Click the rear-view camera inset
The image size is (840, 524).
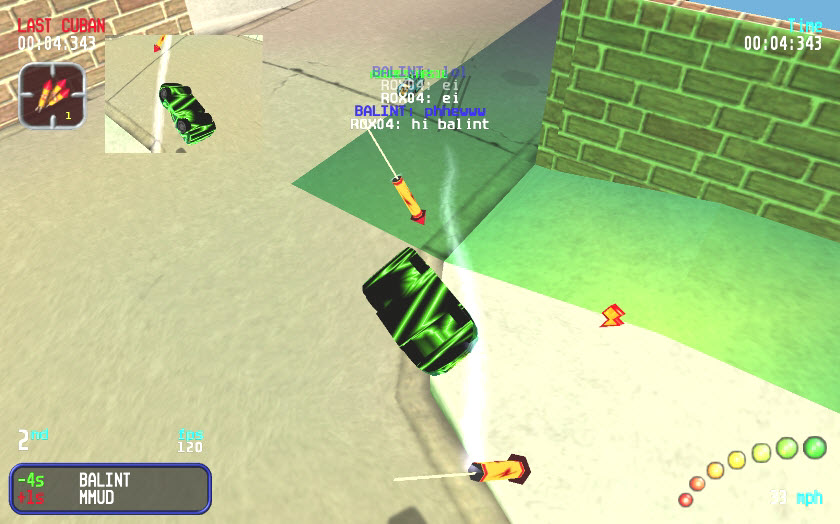pyautogui.click(x=184, y=94)
